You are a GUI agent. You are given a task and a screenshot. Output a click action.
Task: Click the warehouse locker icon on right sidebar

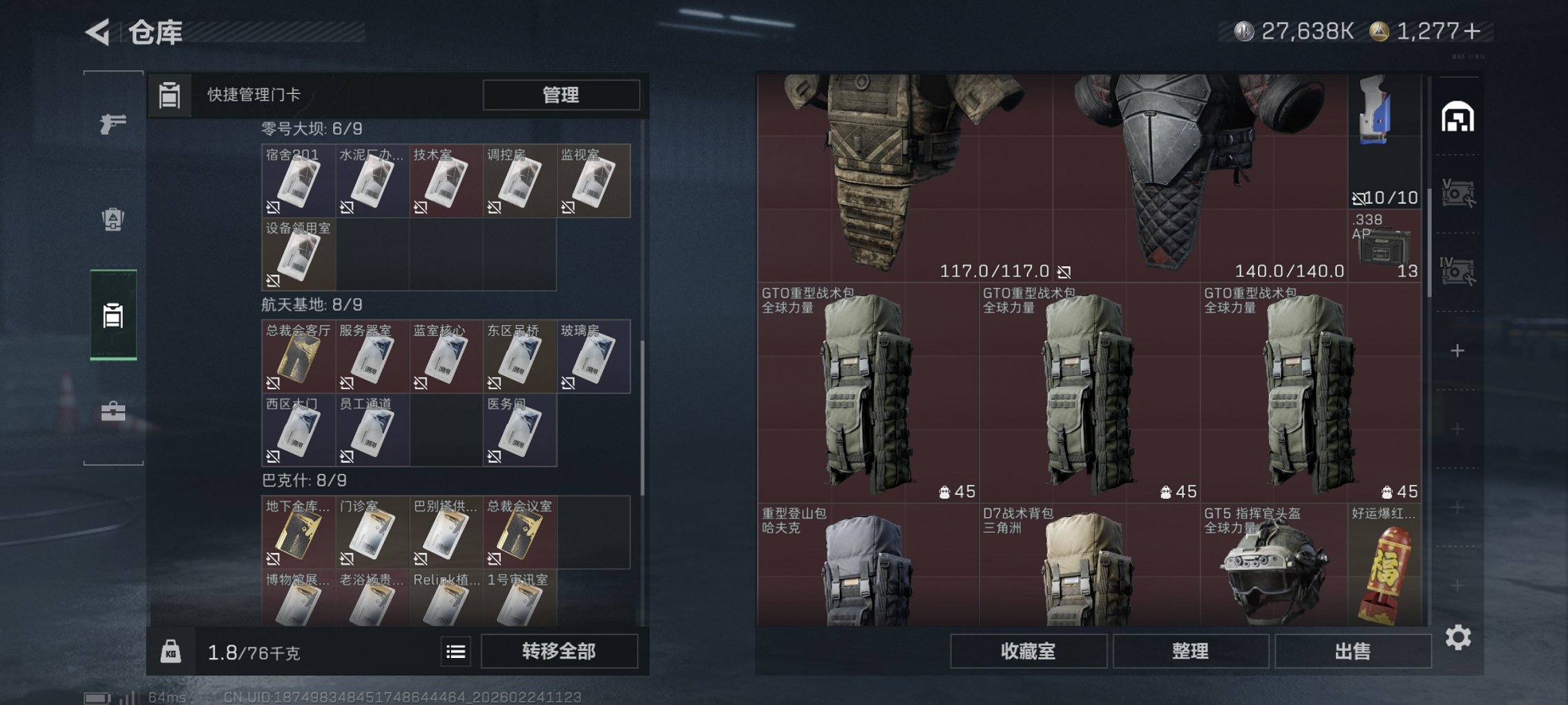[x=1460, y=117]
